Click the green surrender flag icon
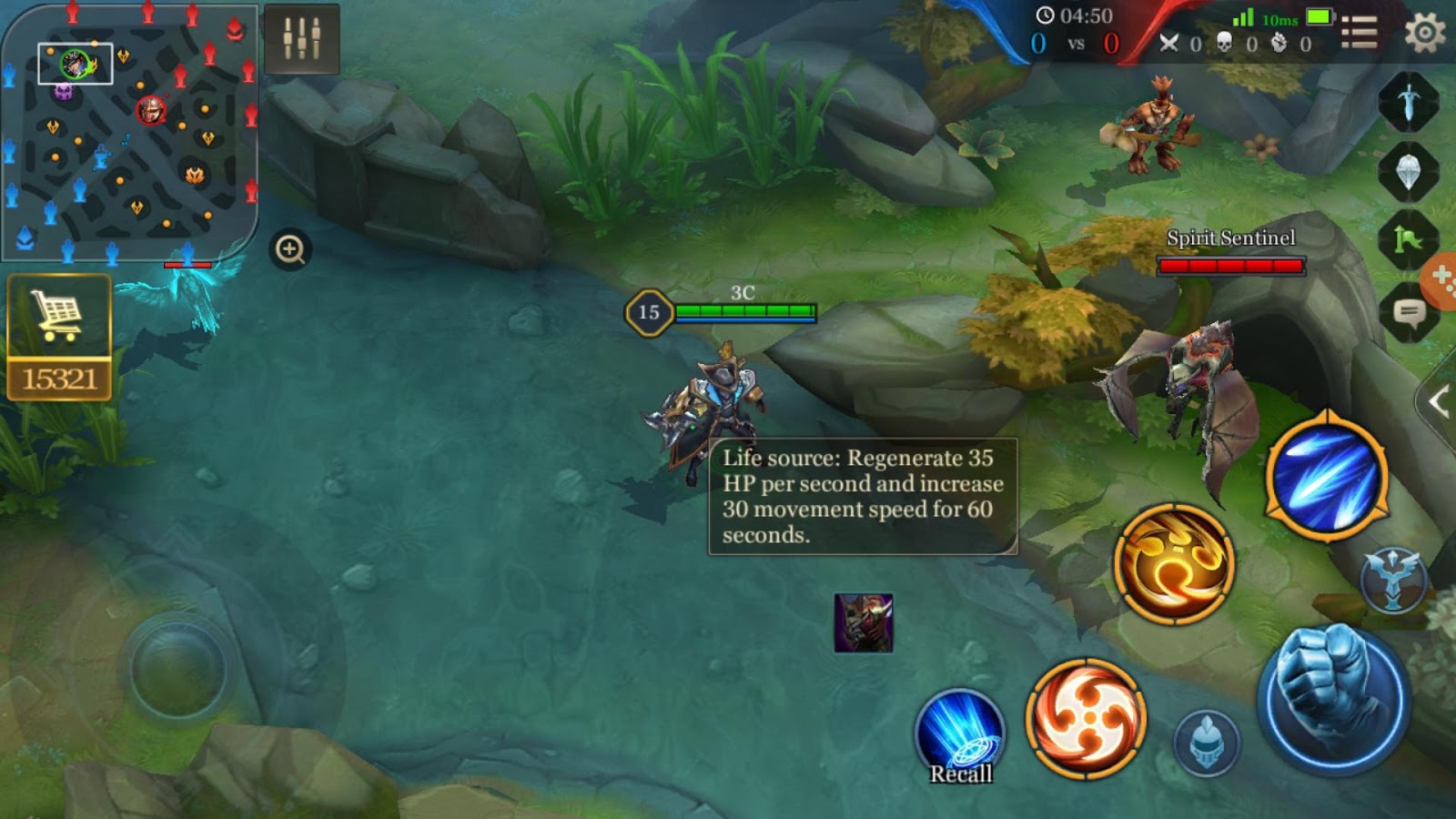 (1407, 233)
